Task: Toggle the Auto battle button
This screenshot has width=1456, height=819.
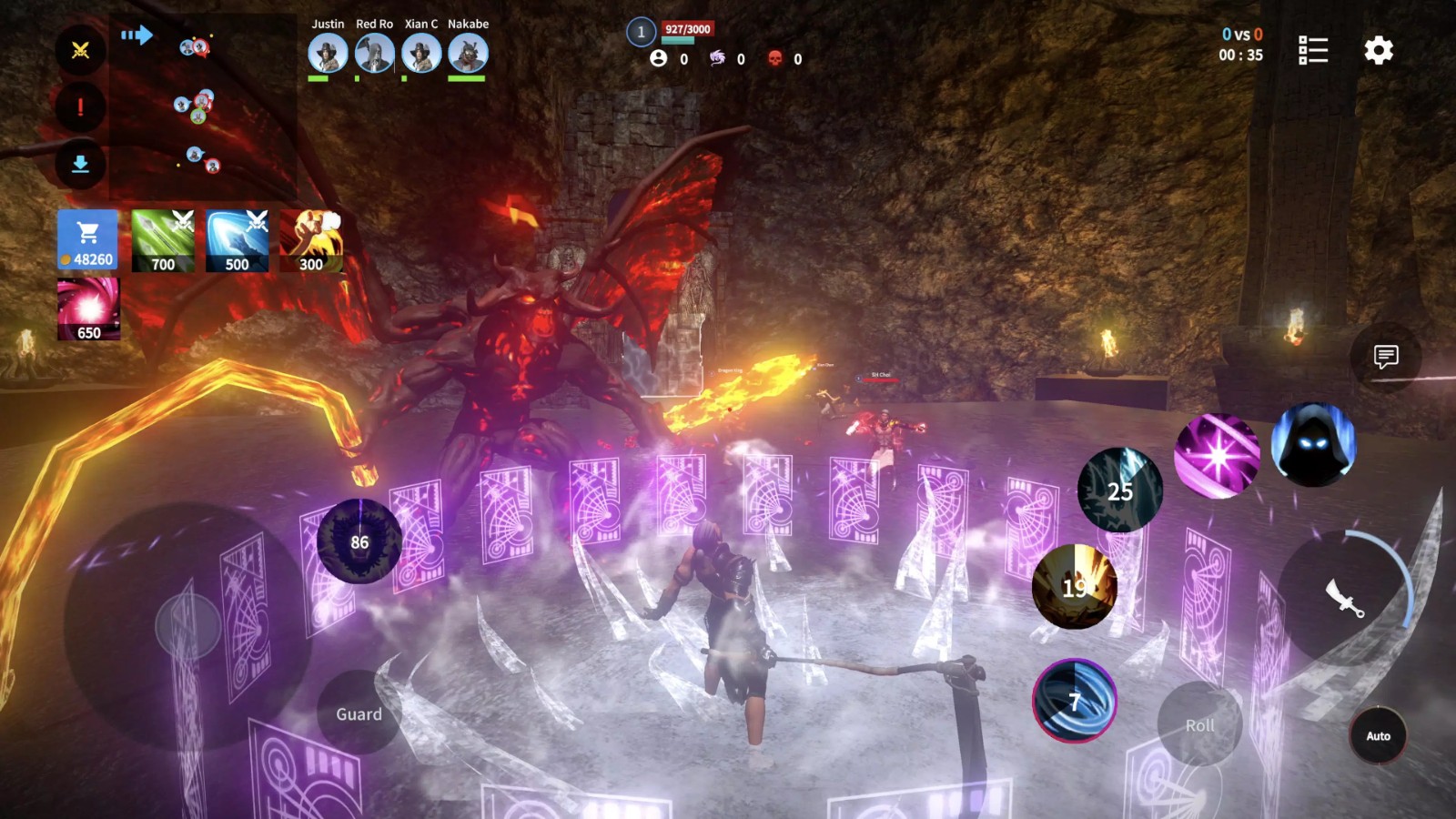Action: point(1378,735)
